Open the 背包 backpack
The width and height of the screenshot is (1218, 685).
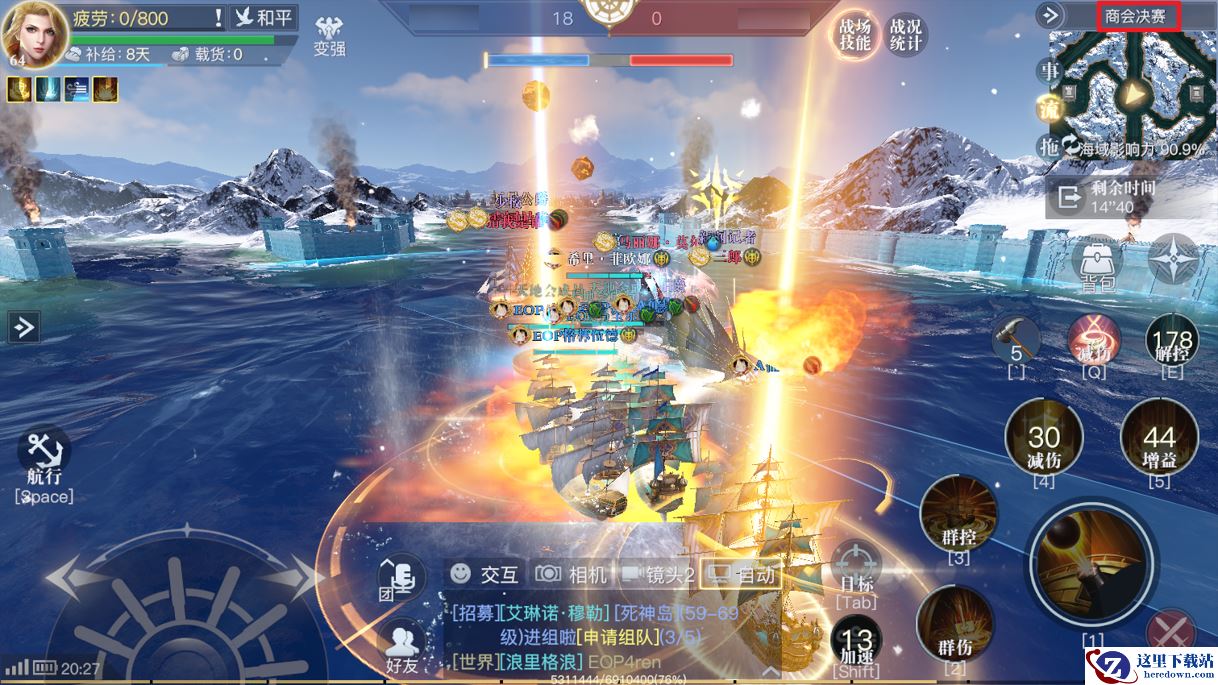coord(1097,264)
